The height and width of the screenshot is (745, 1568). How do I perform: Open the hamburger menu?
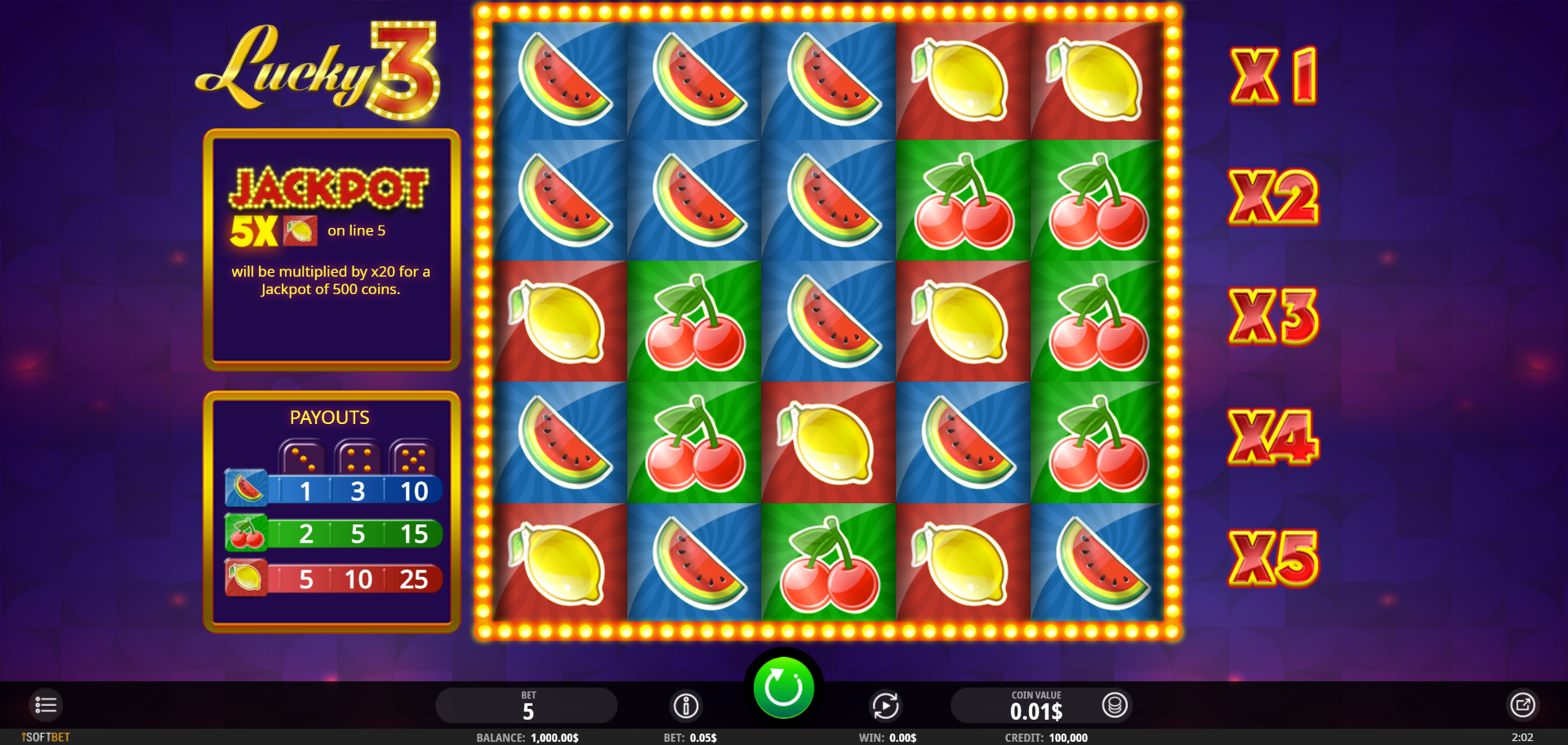pos(46,705)
